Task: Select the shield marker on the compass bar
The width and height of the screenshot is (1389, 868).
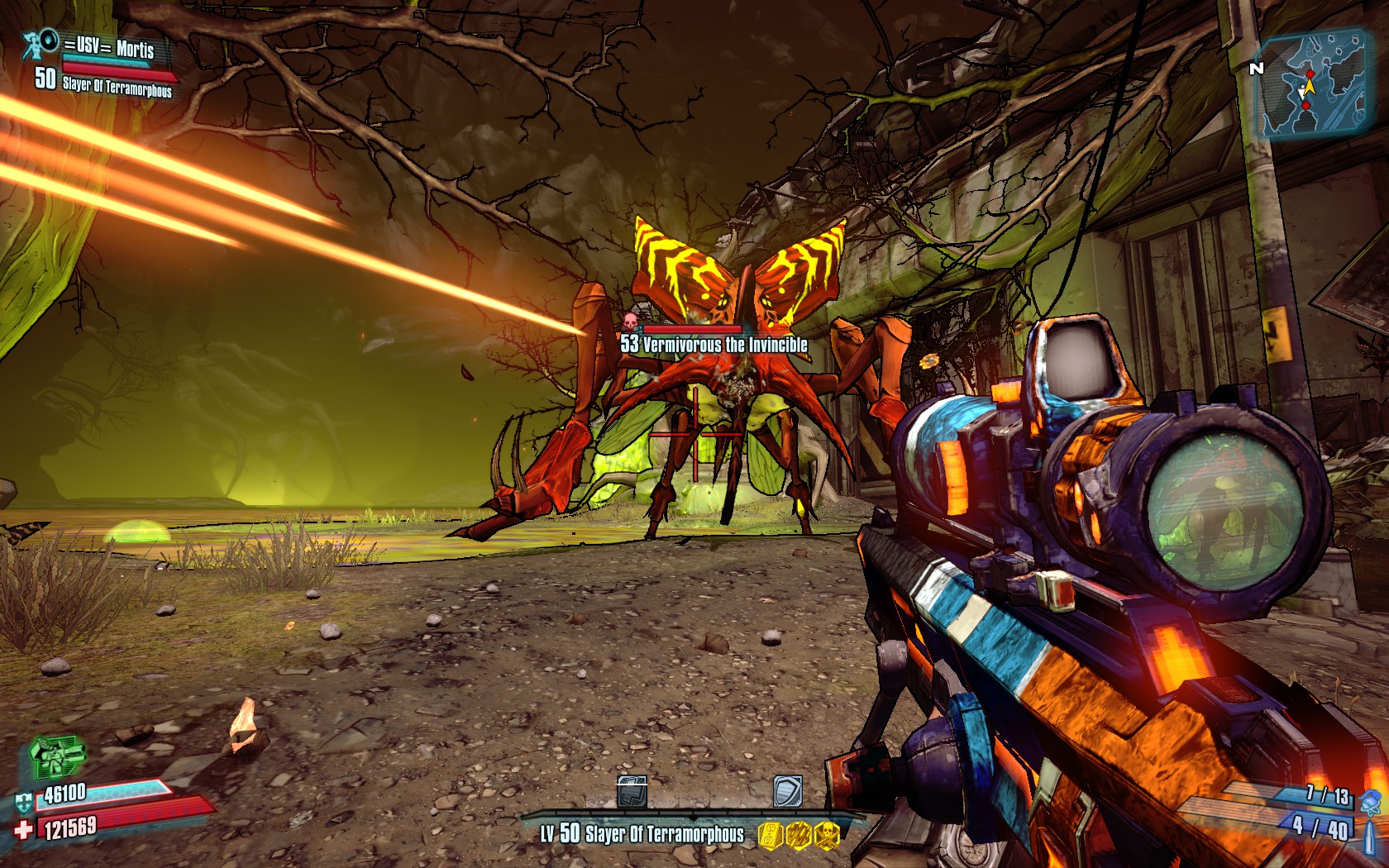Action: click(787, 792)
